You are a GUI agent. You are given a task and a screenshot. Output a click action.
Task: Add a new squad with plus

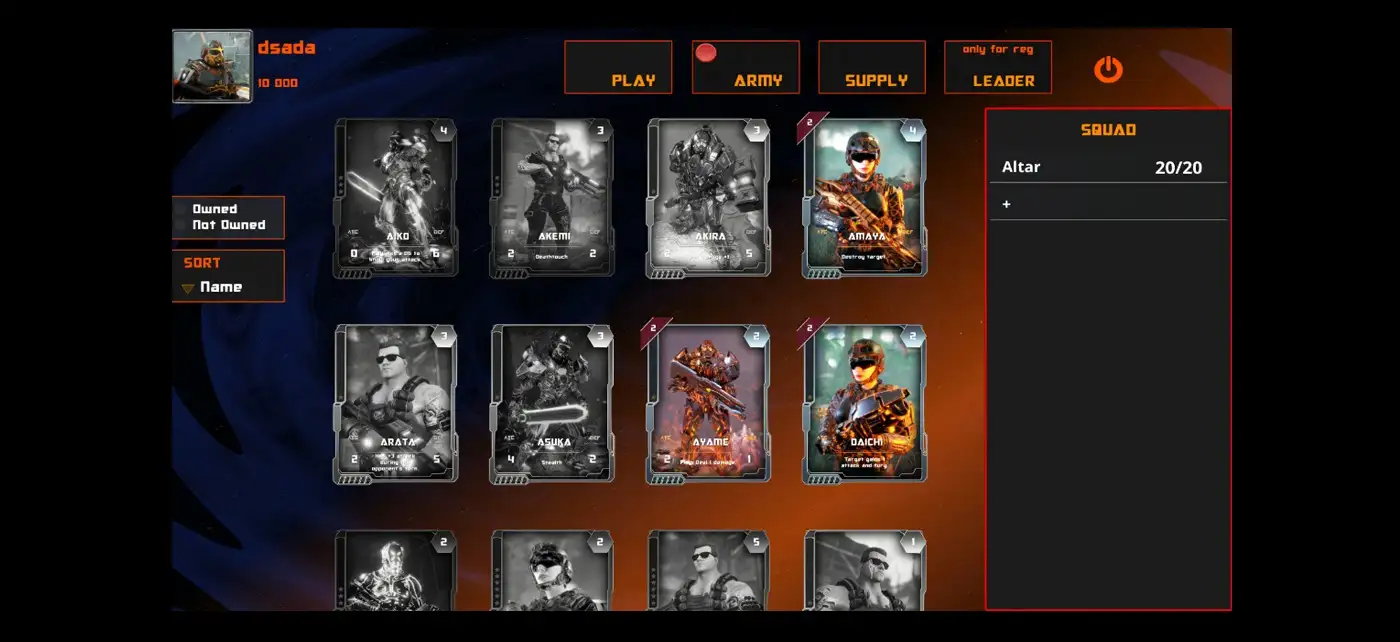1007,204
